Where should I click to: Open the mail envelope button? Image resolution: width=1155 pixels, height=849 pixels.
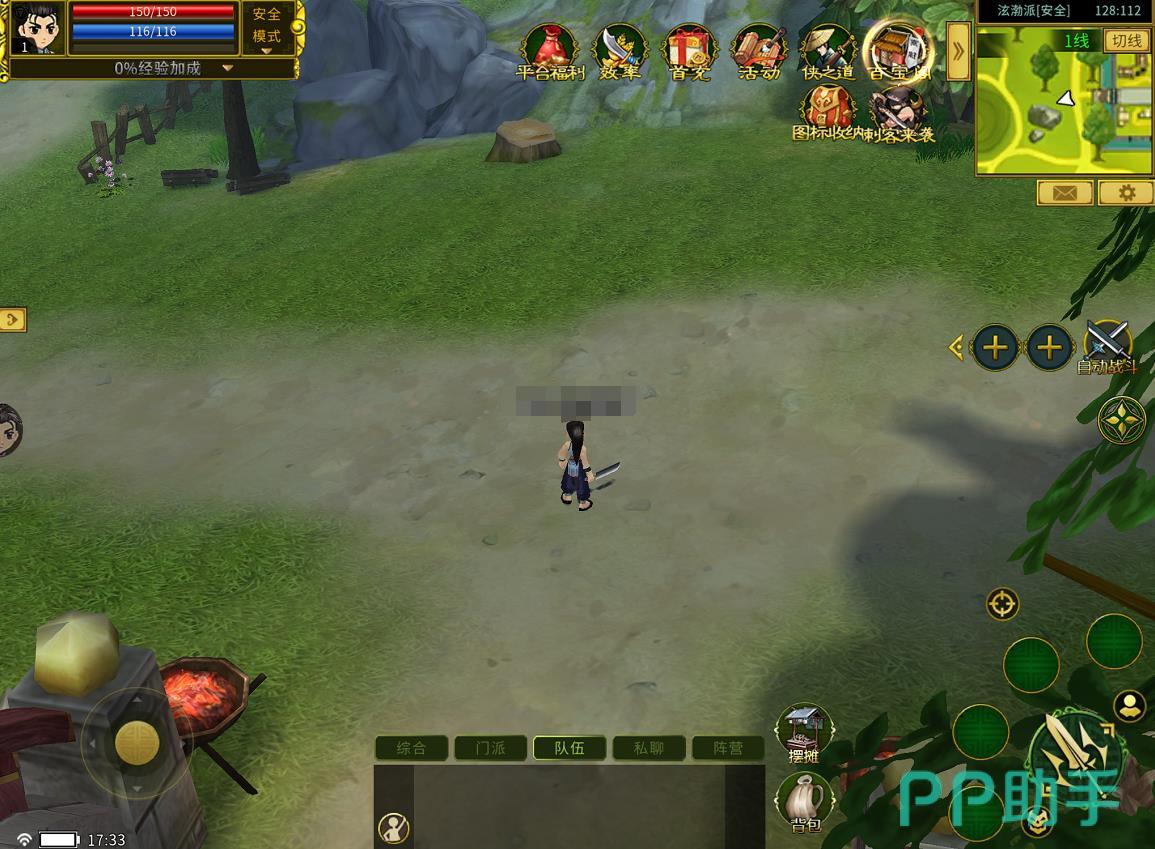coord(1064,193)
